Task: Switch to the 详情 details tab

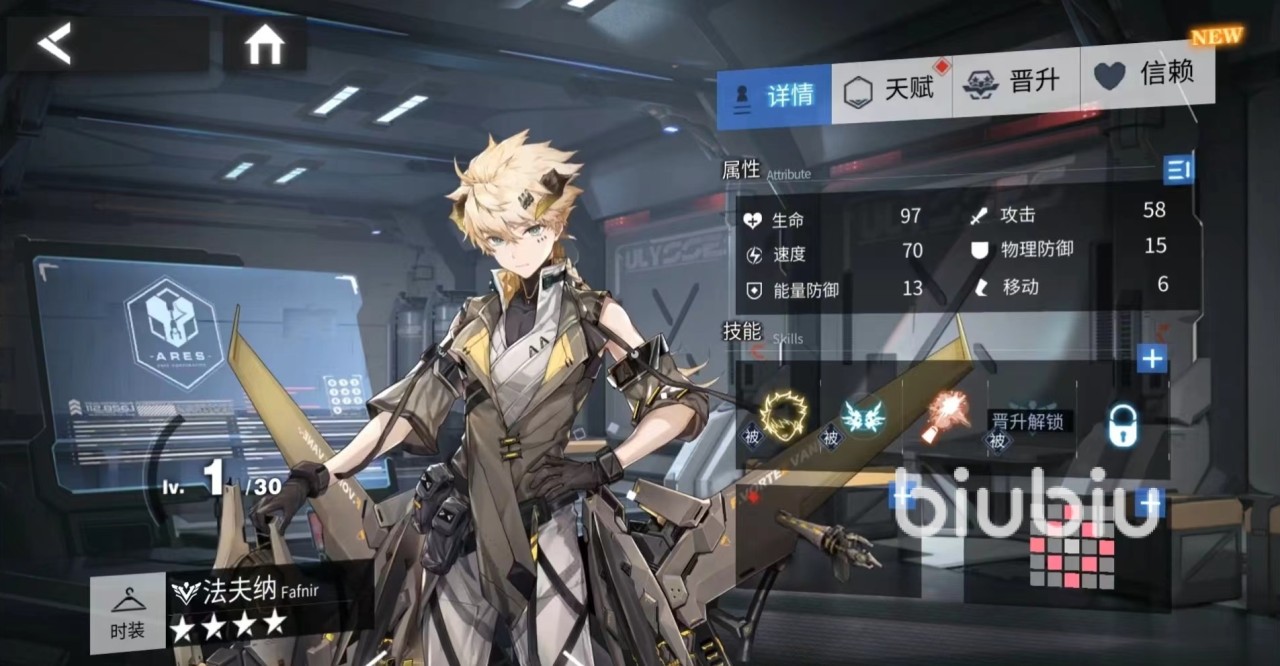Action: 774,95
